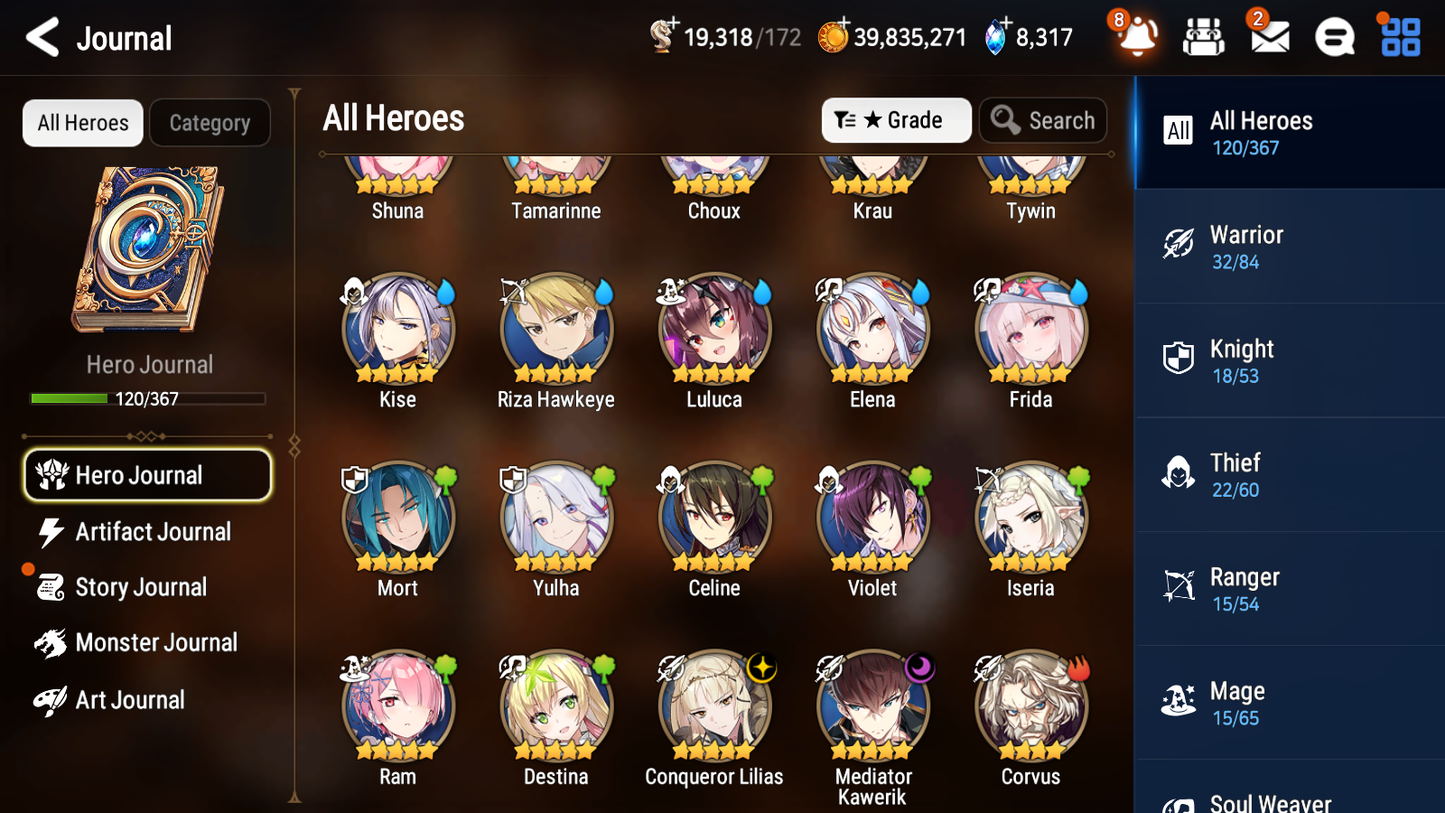Viewport: 1445px width, 813px height.
Task: Keep the All Heroes filter selected on the left
Action: click(82, 122)
